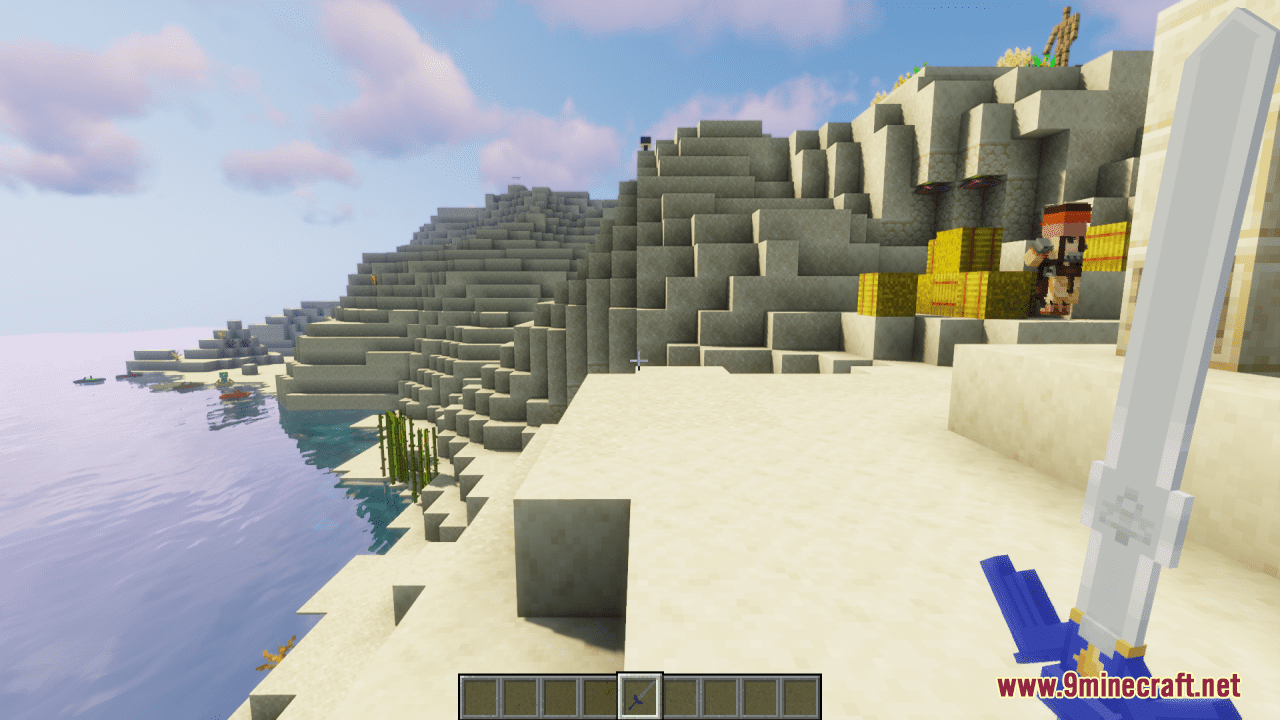Click the black boat far out at sea
Screen dimensions: 1280x720
tap(88, 380)
